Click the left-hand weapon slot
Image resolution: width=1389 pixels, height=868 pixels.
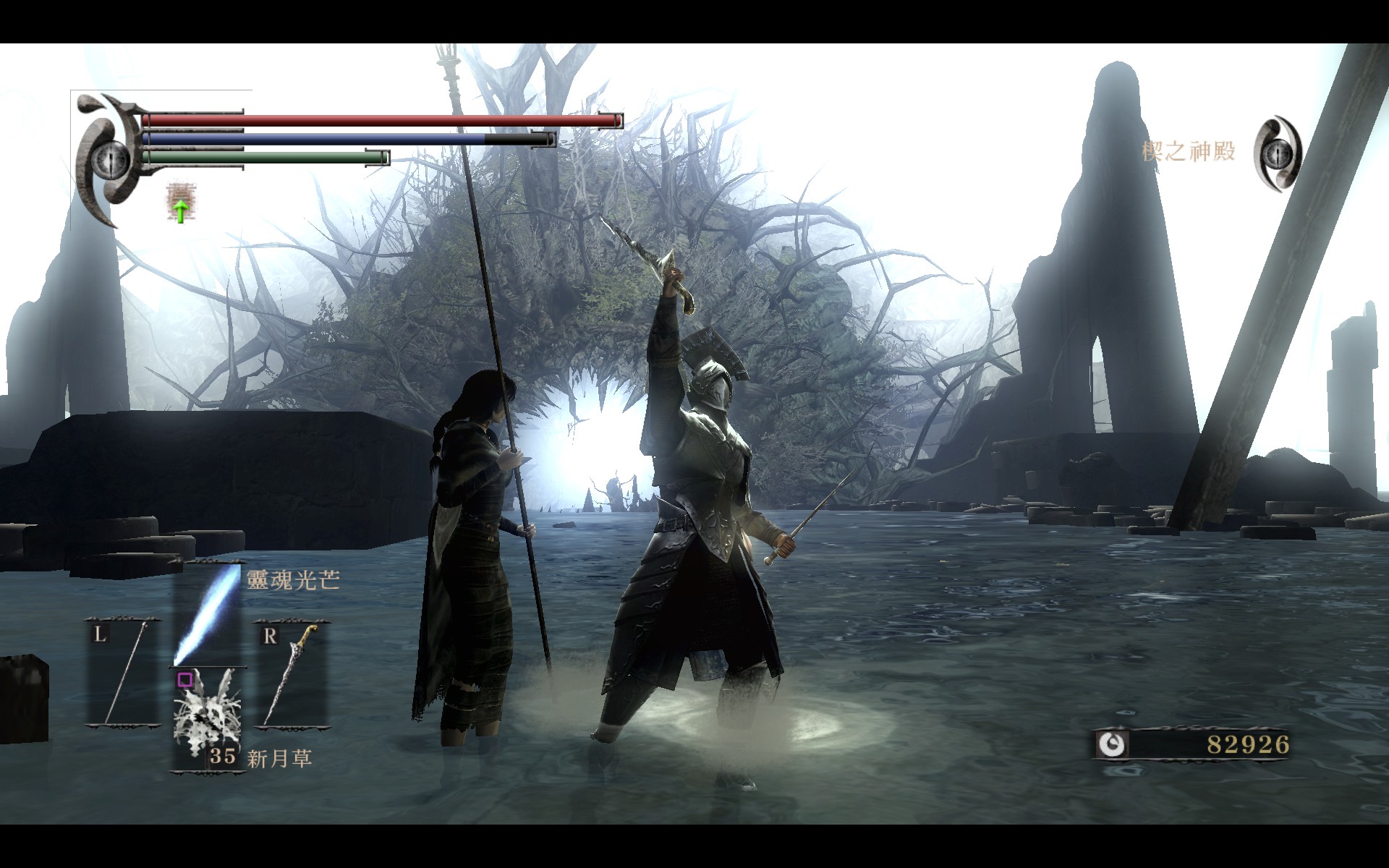(123, 673)
